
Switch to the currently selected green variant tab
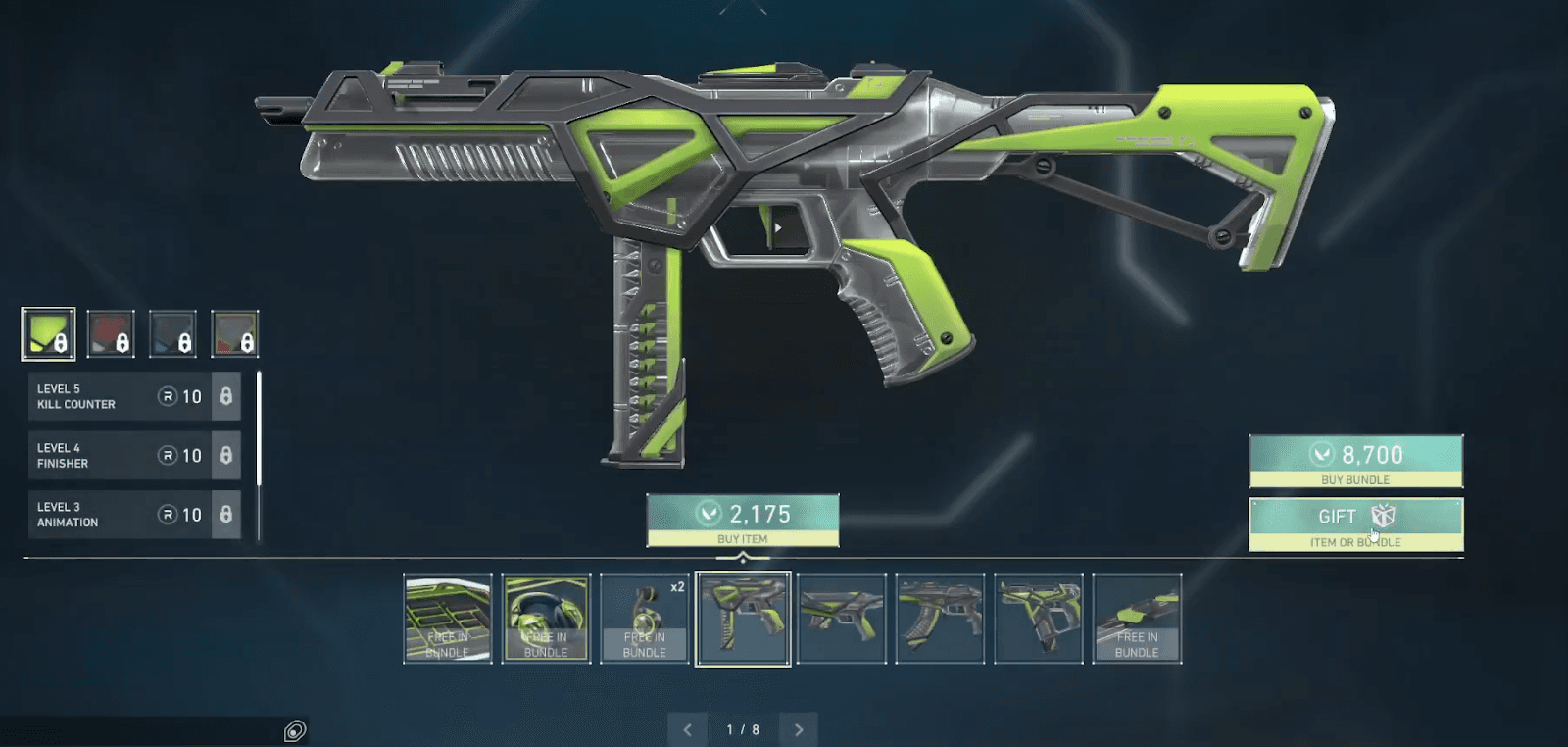point(49,332)
